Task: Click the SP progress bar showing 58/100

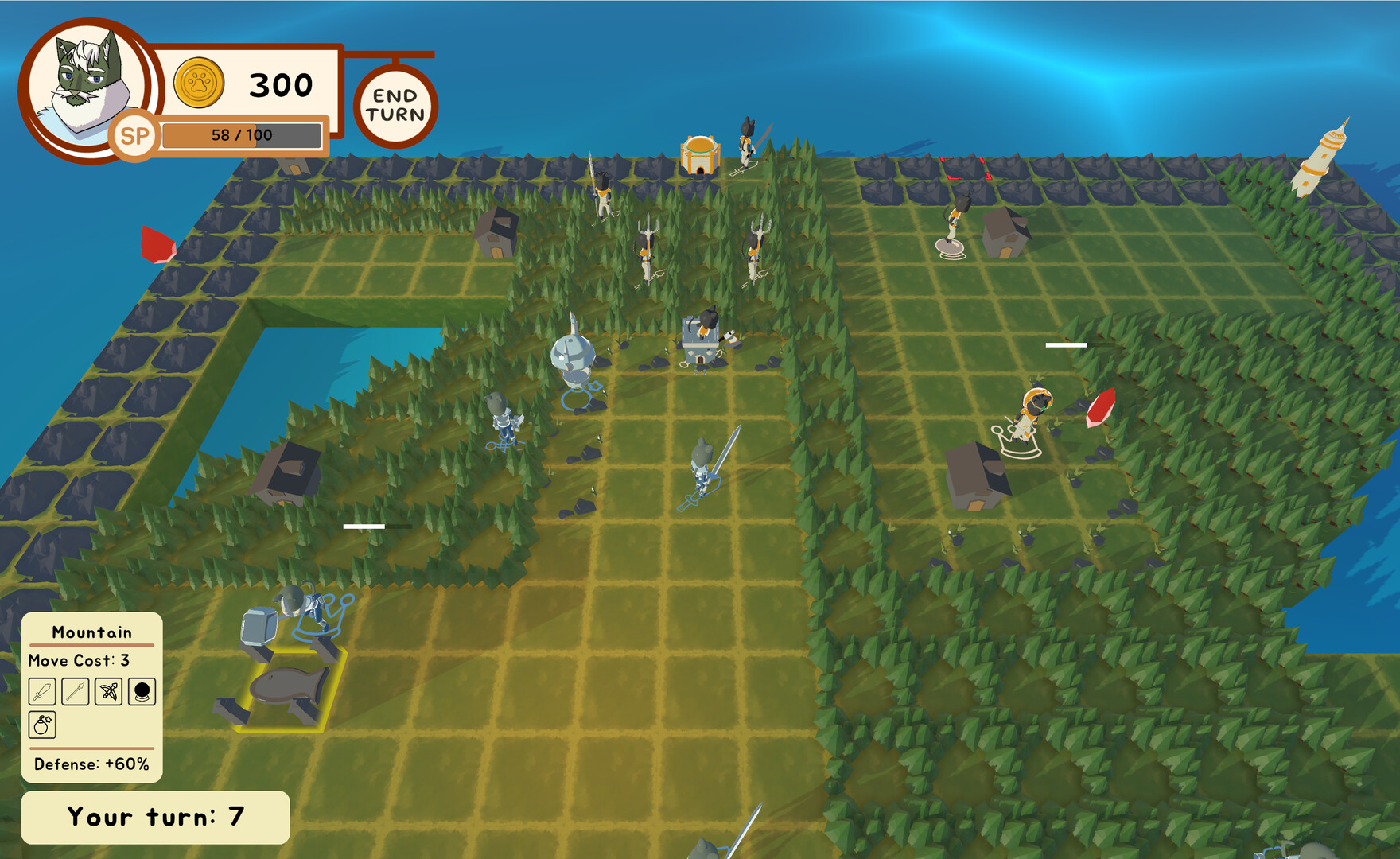Action: (x=243, y=134)
